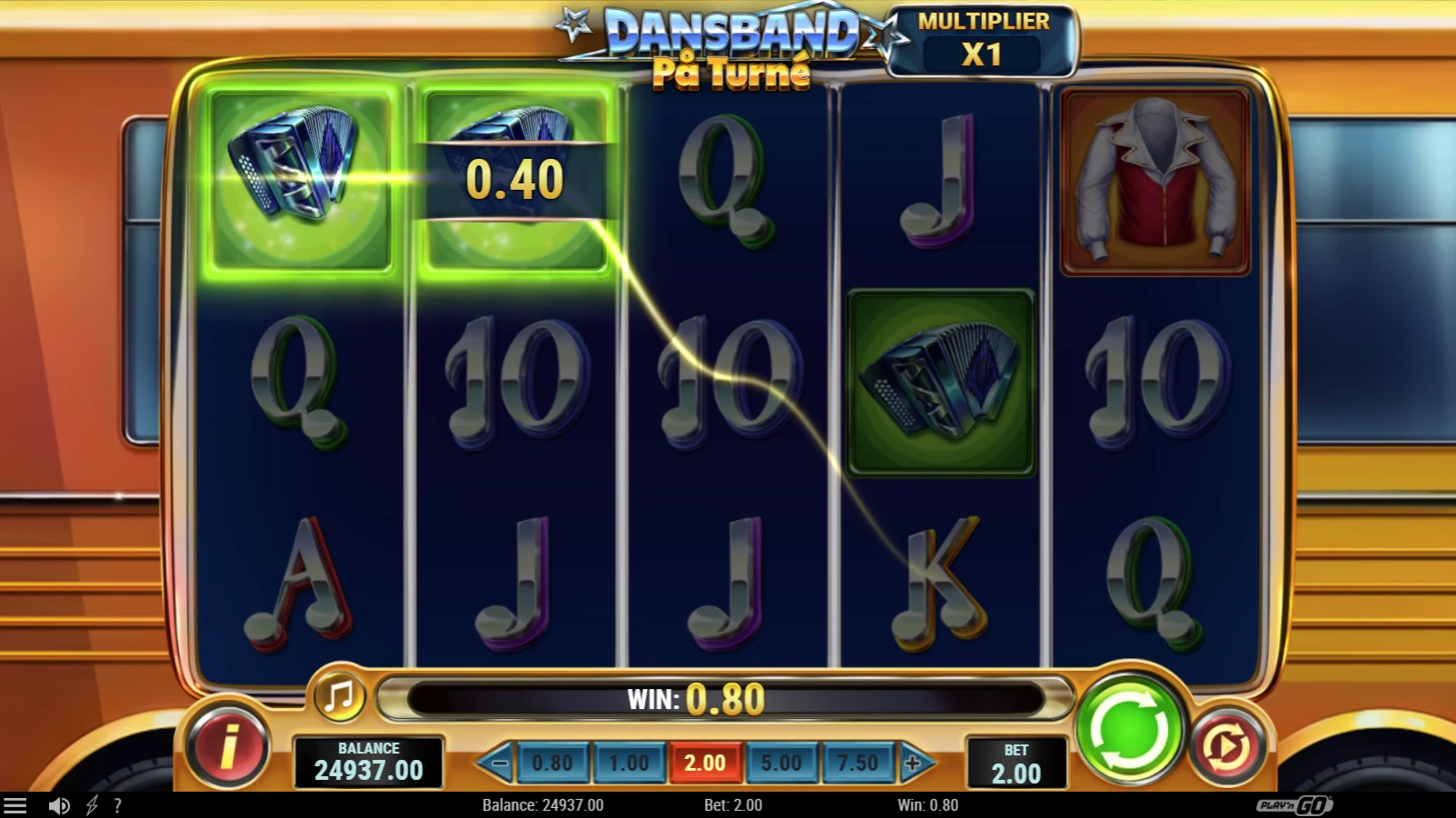Image resolution: width=1456 pixels, height=818 pixels.
Task: Click the Play'n GO logo
Action: tap(1293, 804)
